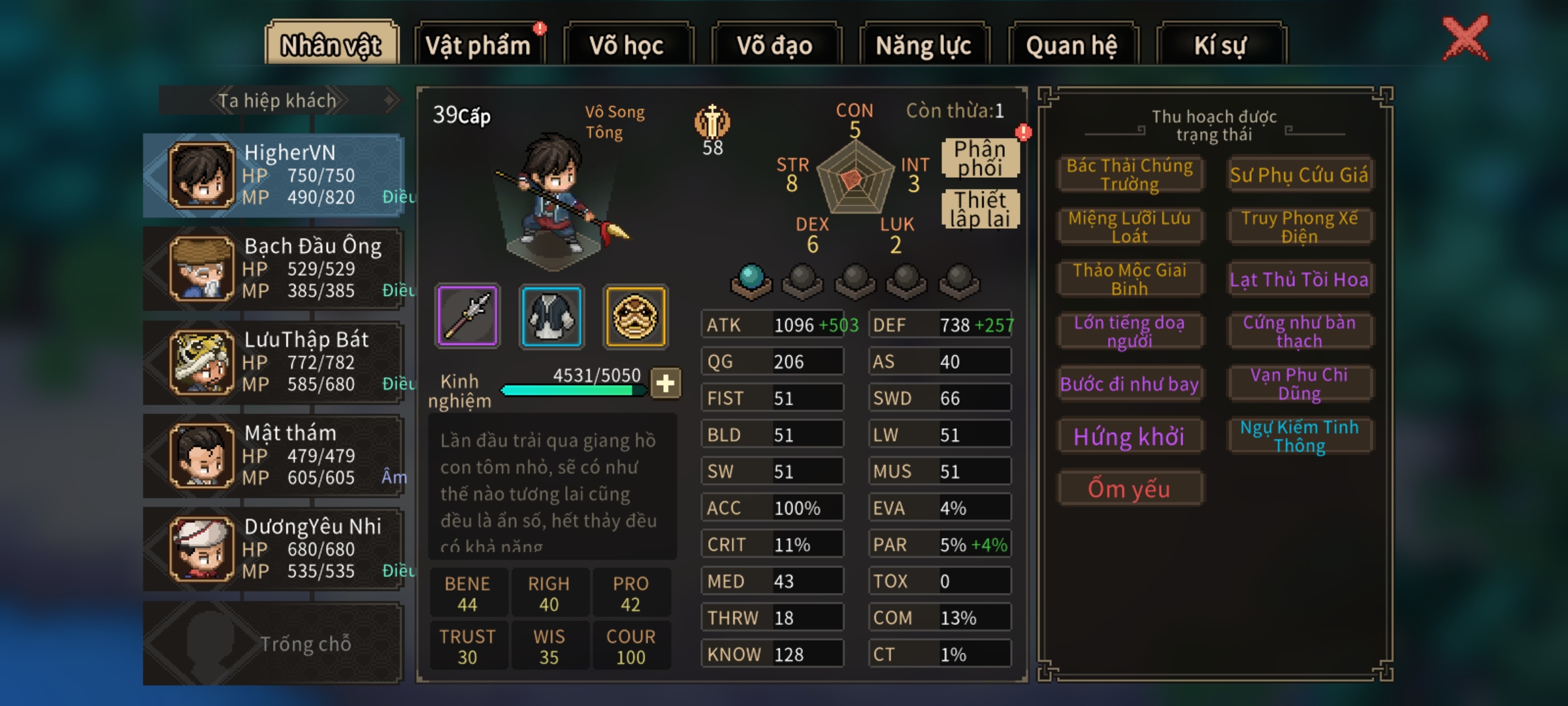The image size is (1568, 706).
Task: Click the Phân phối stat allocation button
Action: [x=979, y=158]
